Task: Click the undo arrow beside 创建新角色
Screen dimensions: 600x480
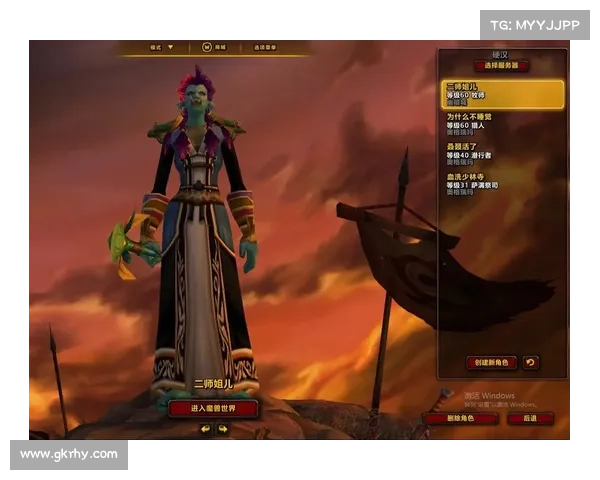Action: (531, 362)
